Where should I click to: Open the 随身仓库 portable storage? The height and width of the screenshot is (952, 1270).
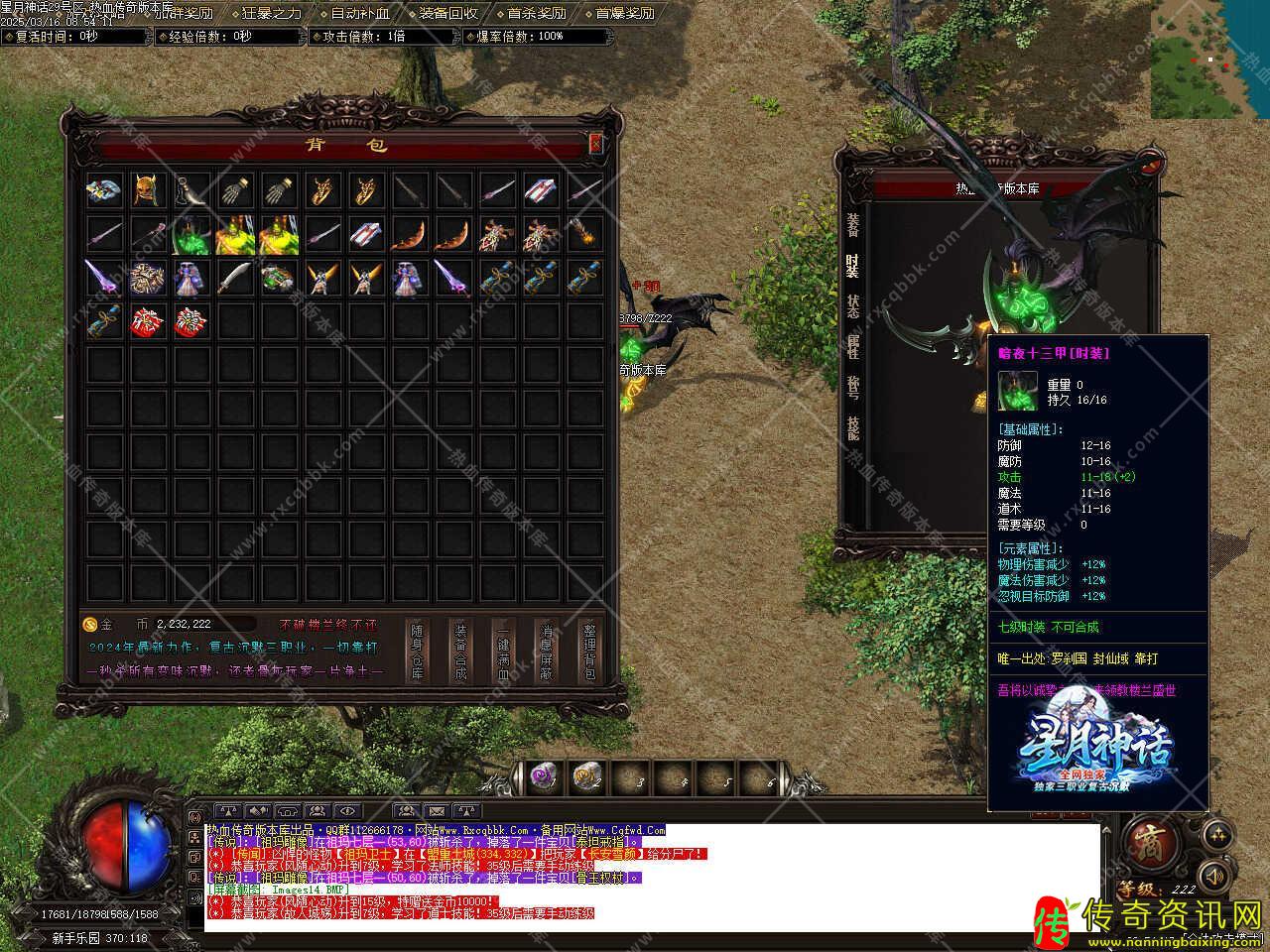pos(418,652)
